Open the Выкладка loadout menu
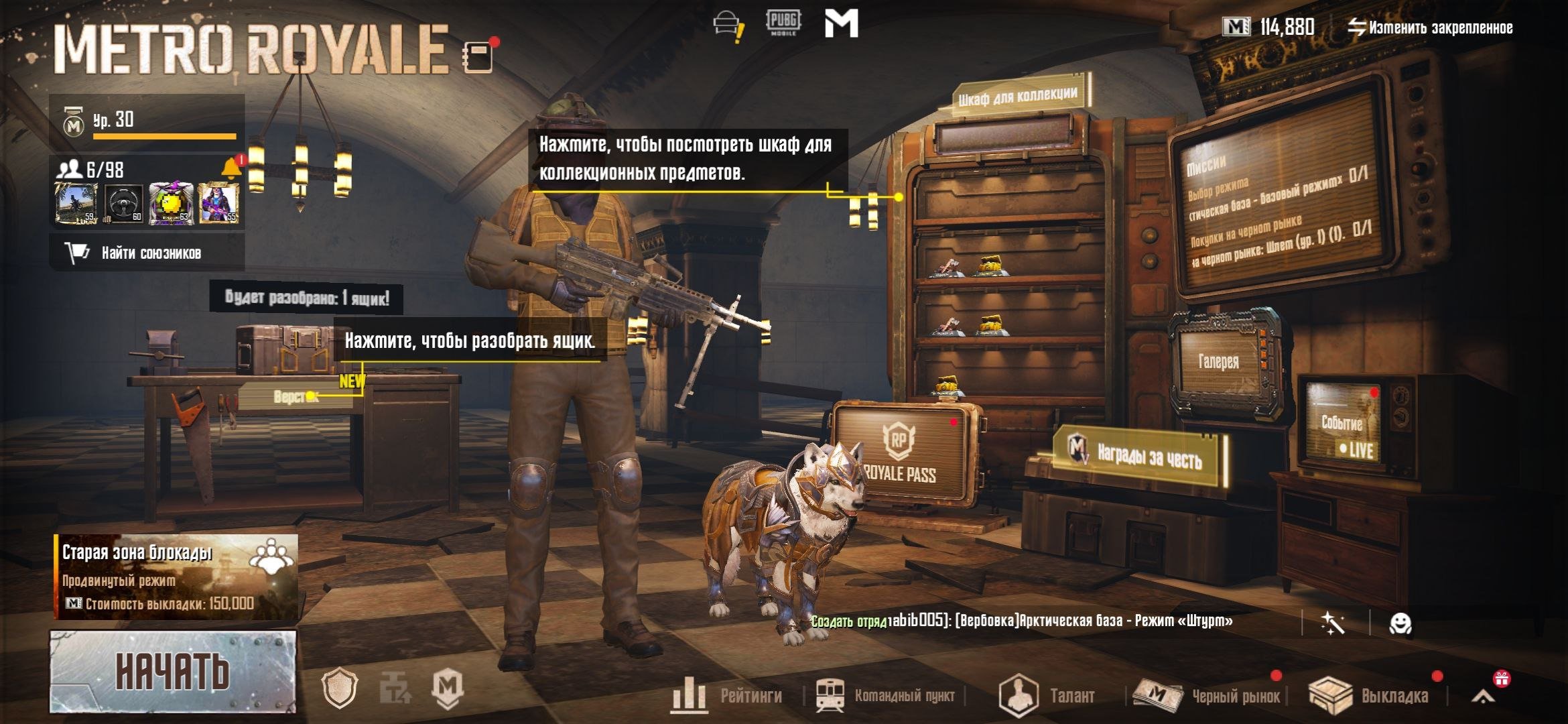The image size is (1568, 724). 1370,696
